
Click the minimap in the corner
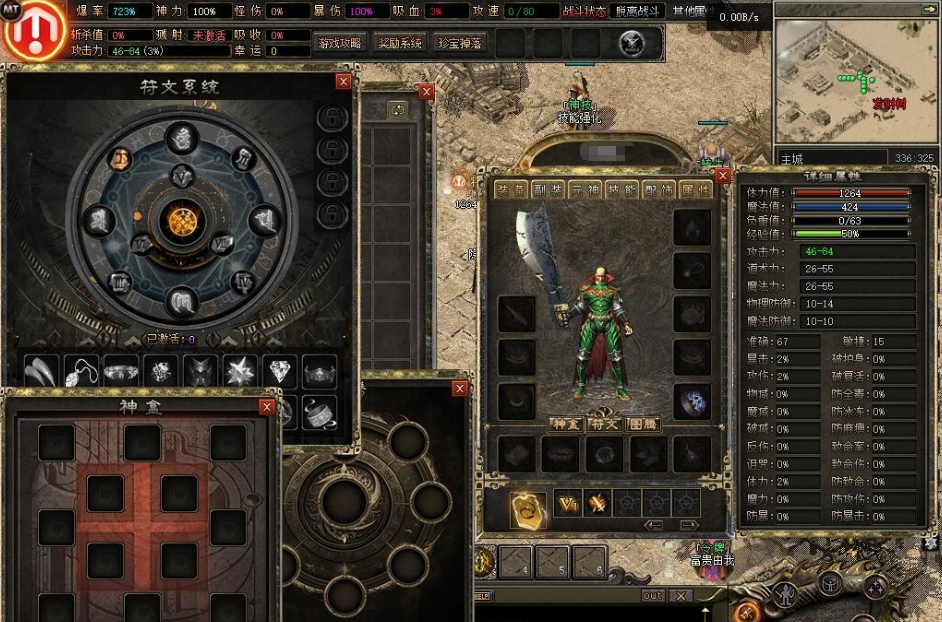click(x=855, y=82)
